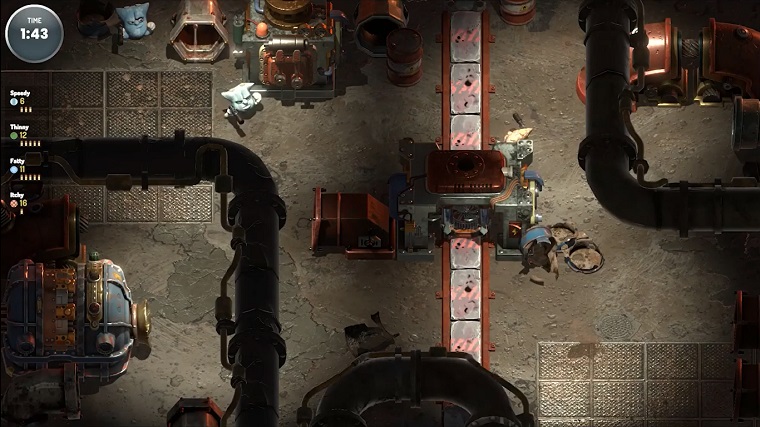Select Thinny's player entry in the scoreboard
Viewport: 760px width, 427px height.
[x=22, y=131]
